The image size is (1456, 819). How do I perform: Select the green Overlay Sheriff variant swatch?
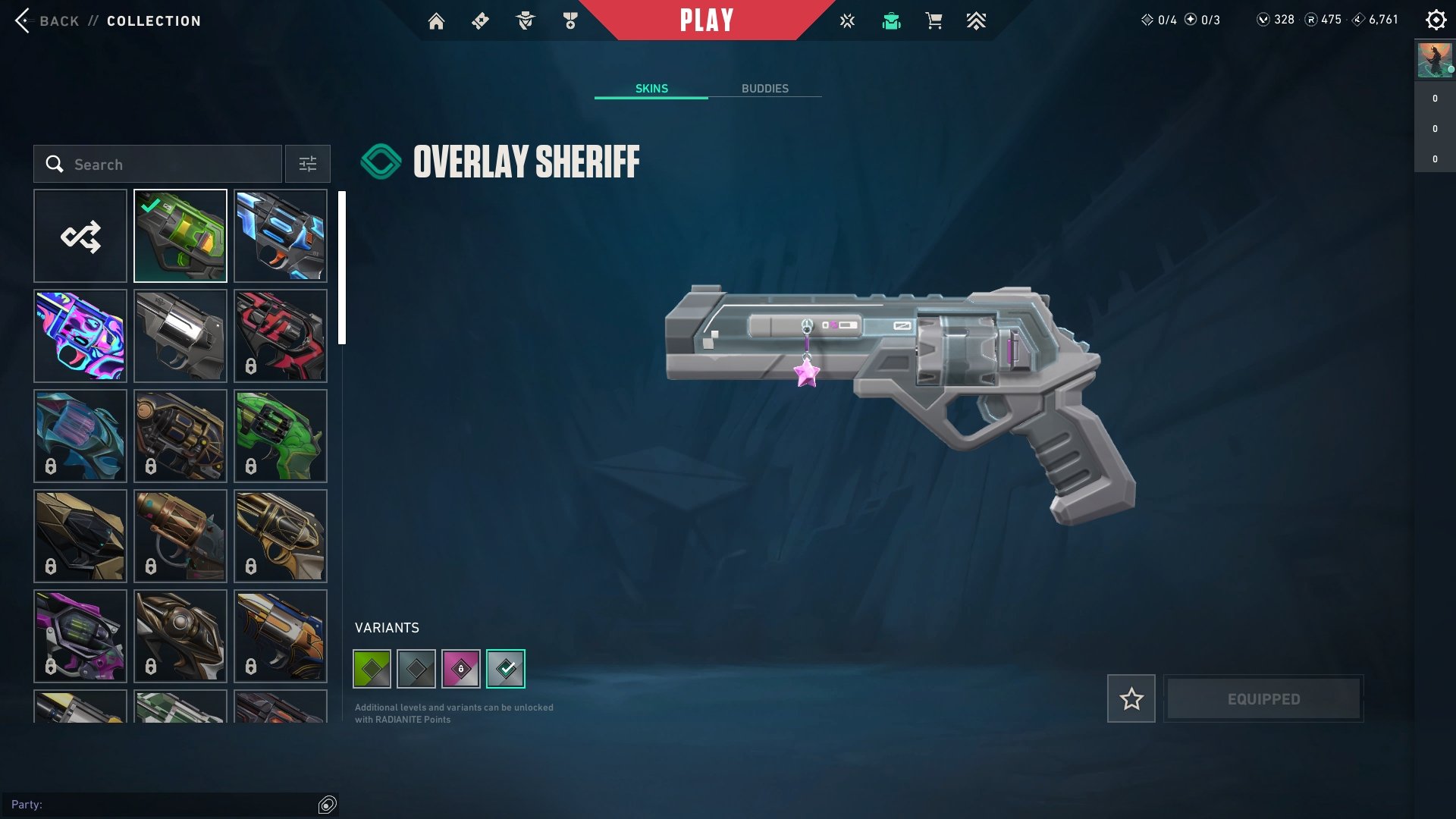coord(373,668)
